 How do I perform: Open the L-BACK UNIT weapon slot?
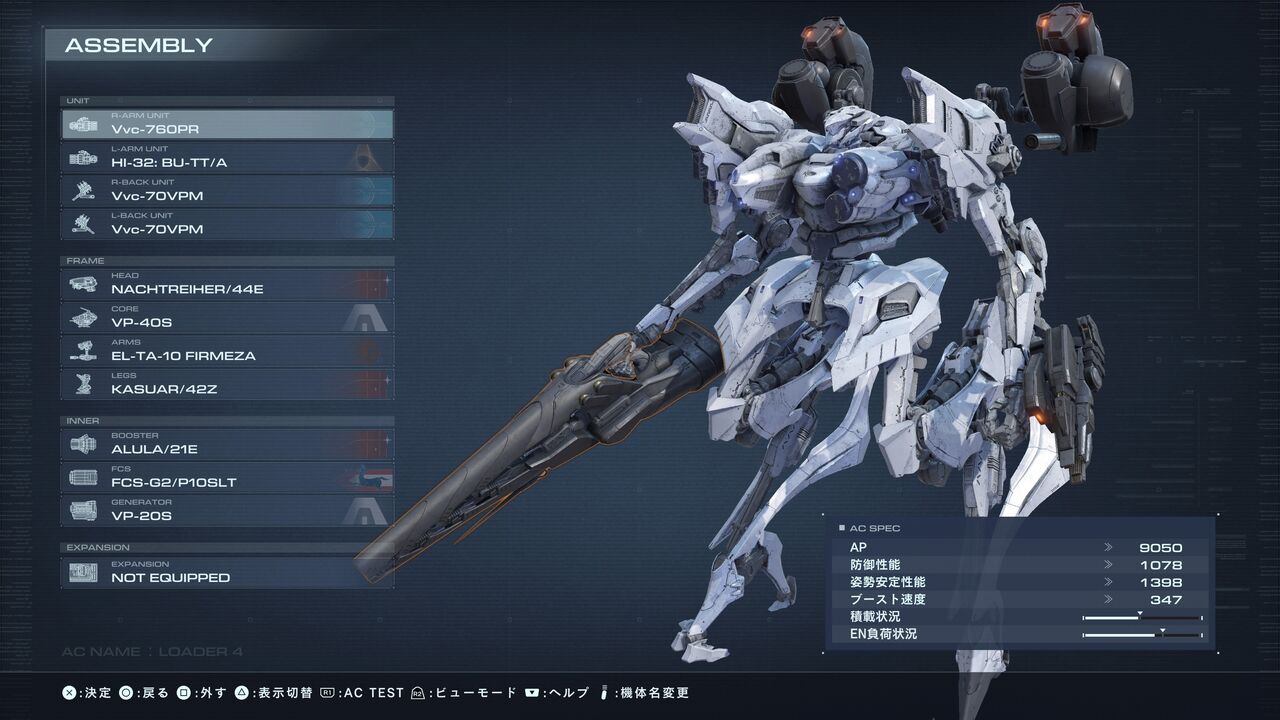tap(227, 224)
